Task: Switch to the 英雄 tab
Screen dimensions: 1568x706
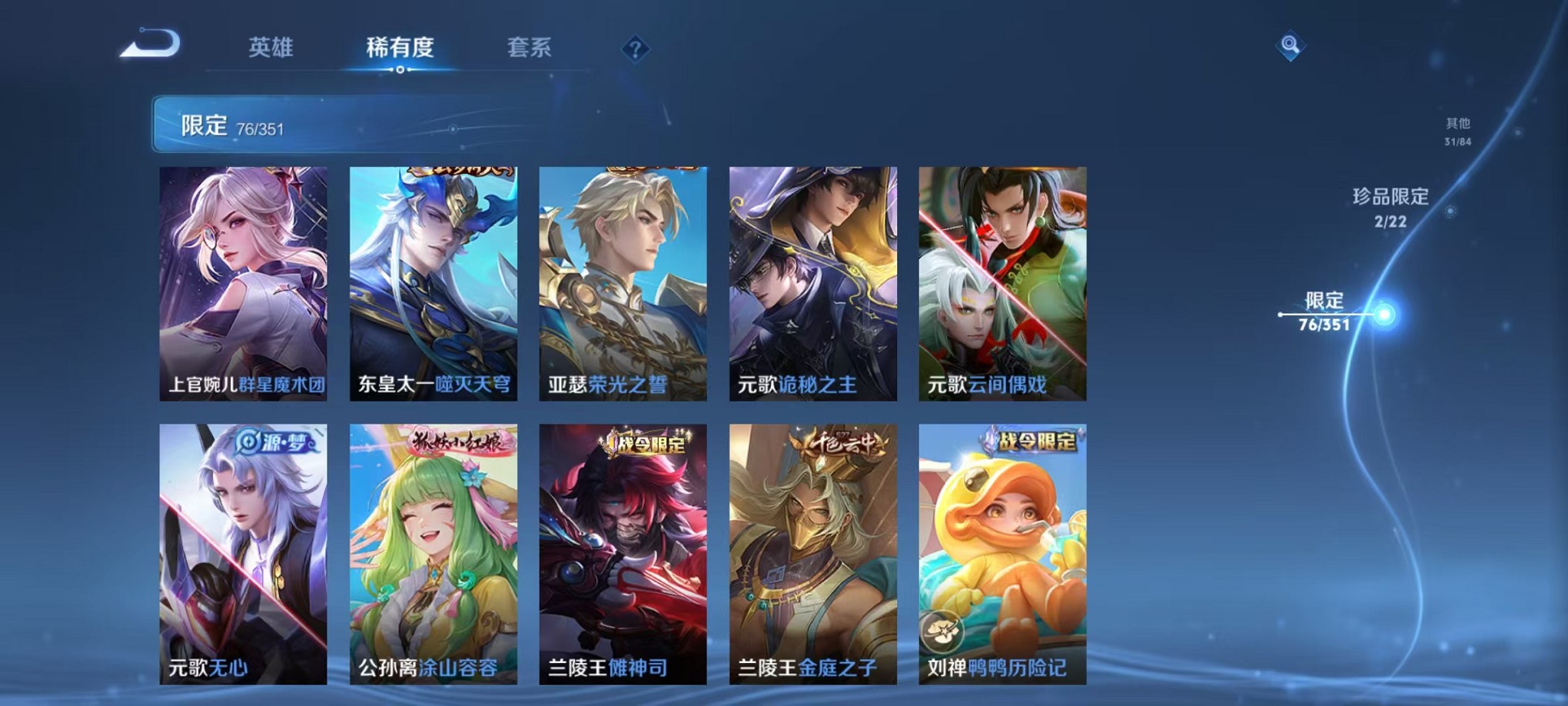Action: coord(272,48)
